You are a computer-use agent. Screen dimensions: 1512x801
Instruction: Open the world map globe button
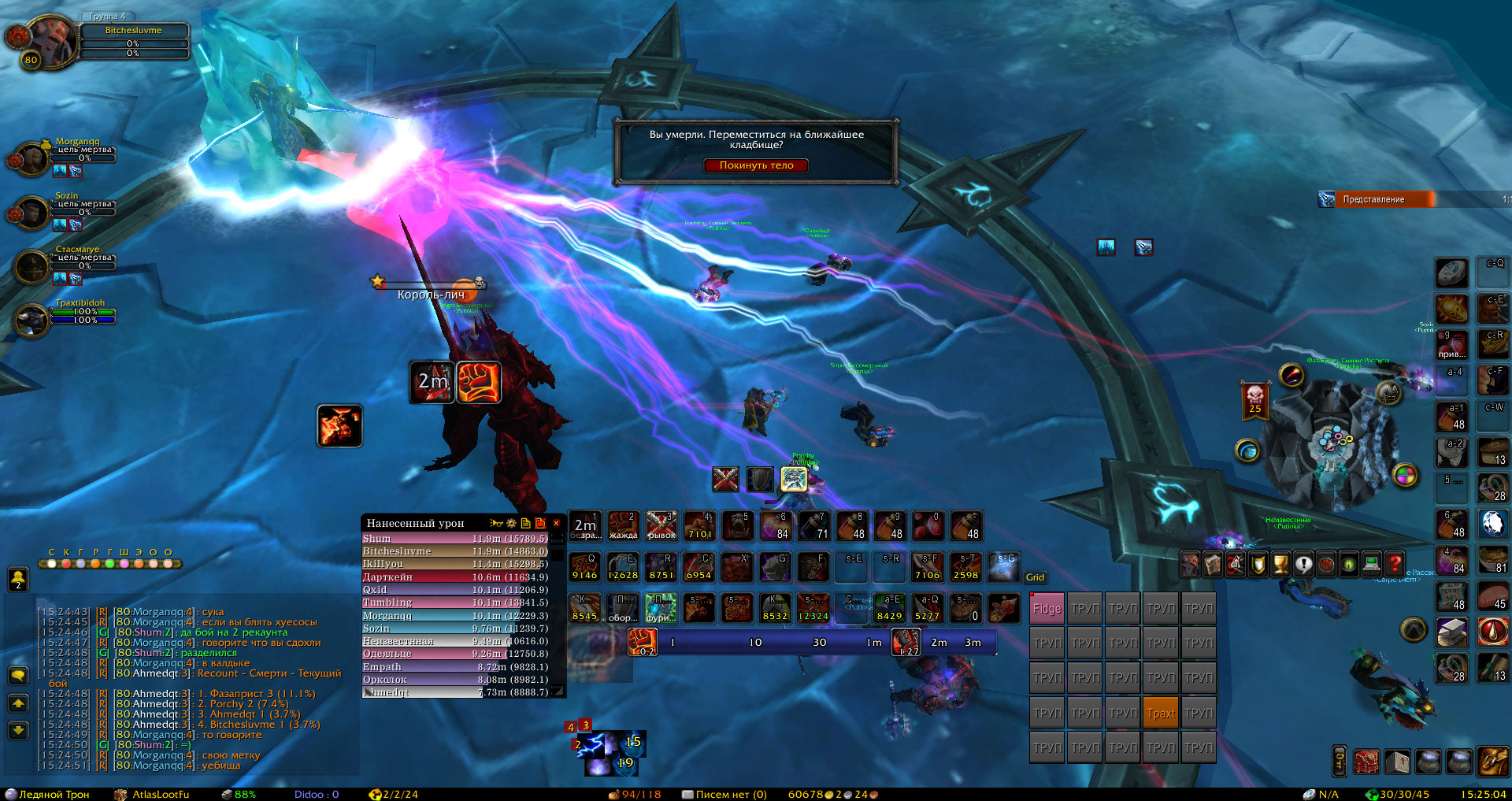tap(1247, 451)
